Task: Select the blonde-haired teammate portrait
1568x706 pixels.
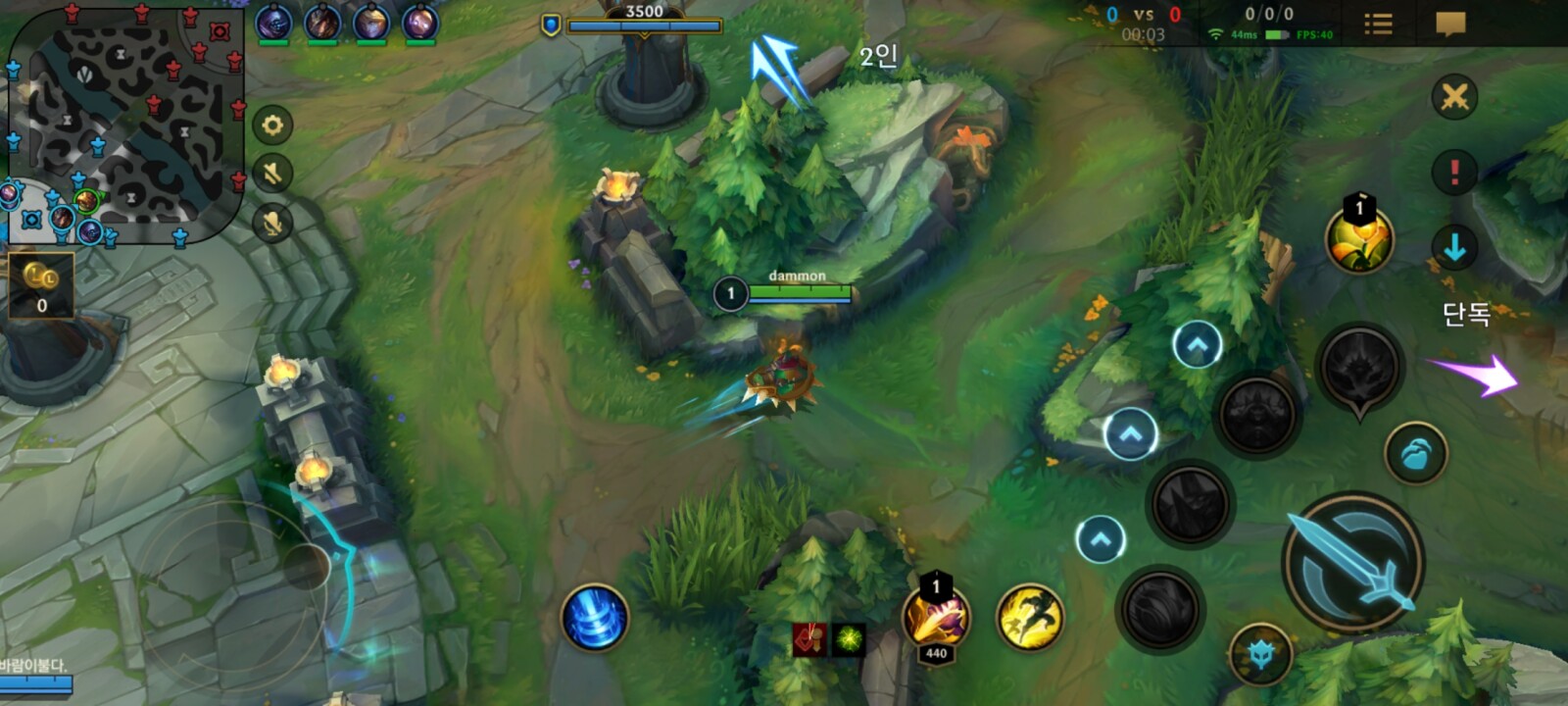Action: pyautogui.click(x=370, y=24)
